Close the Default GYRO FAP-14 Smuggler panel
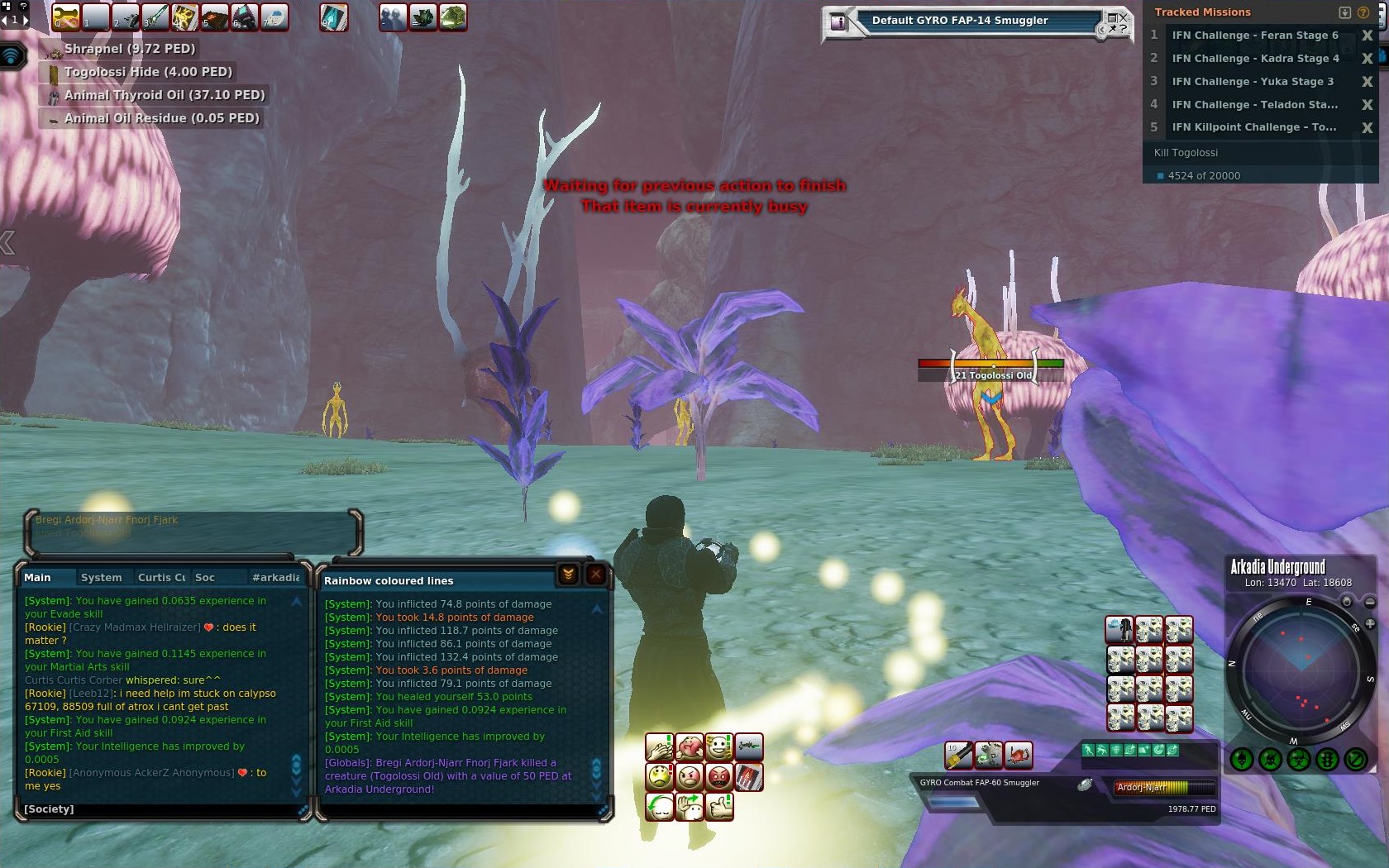Screen dimensions: 1389x868 point(1122,17)
